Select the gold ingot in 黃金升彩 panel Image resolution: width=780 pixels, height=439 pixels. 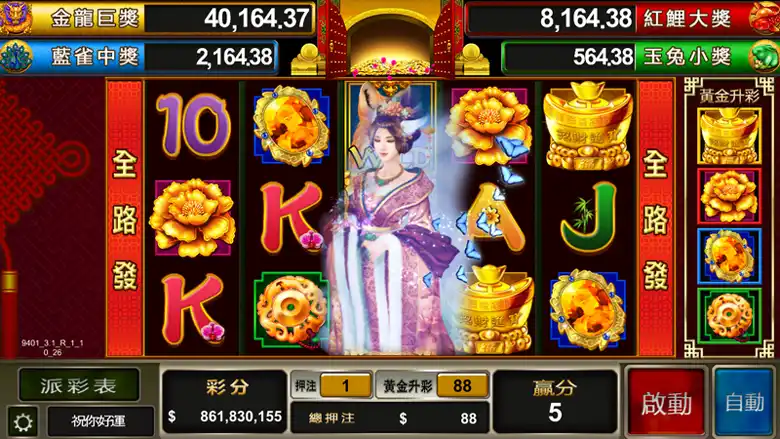pos(729,135)
